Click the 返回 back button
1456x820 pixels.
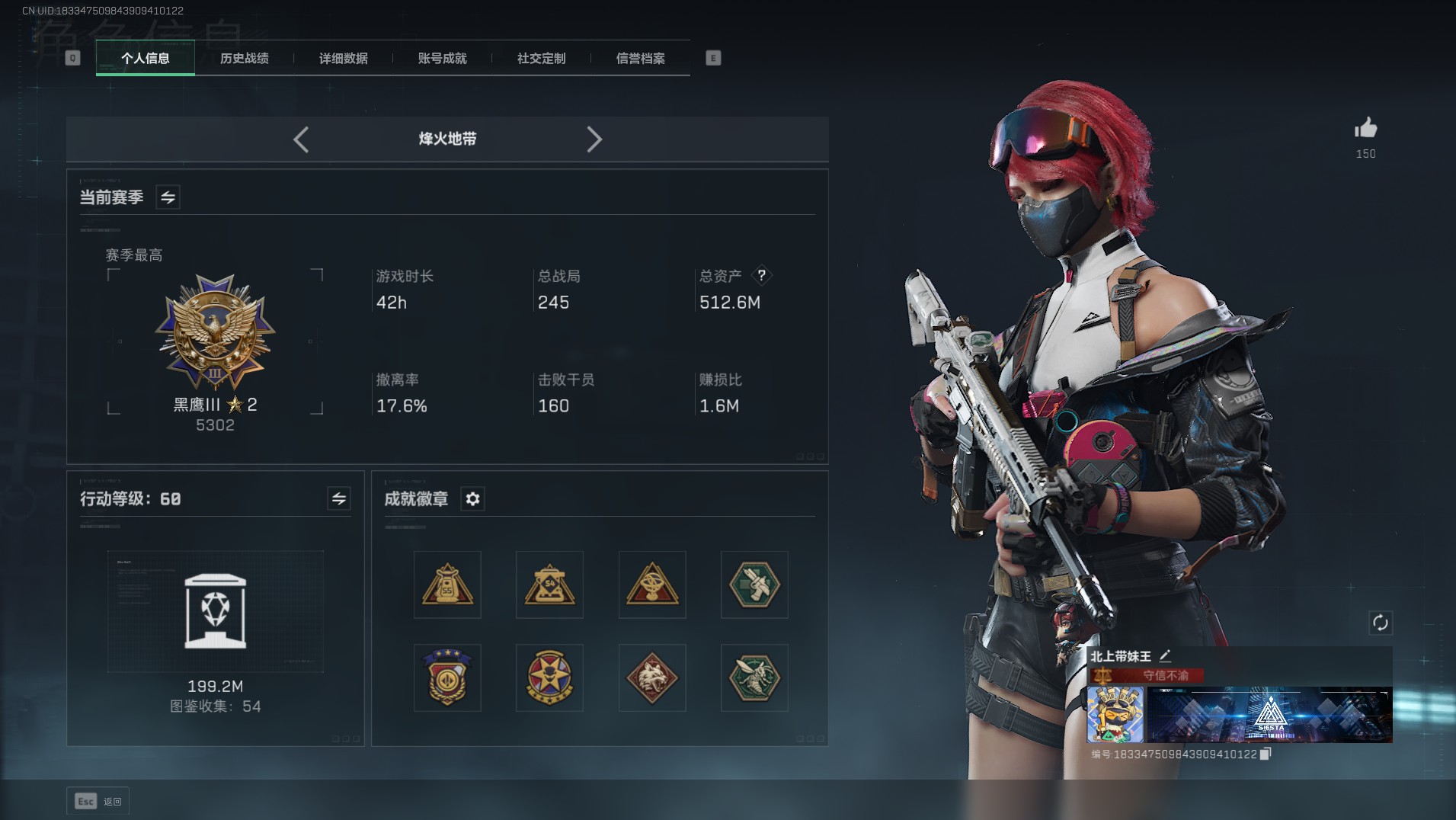98,801
